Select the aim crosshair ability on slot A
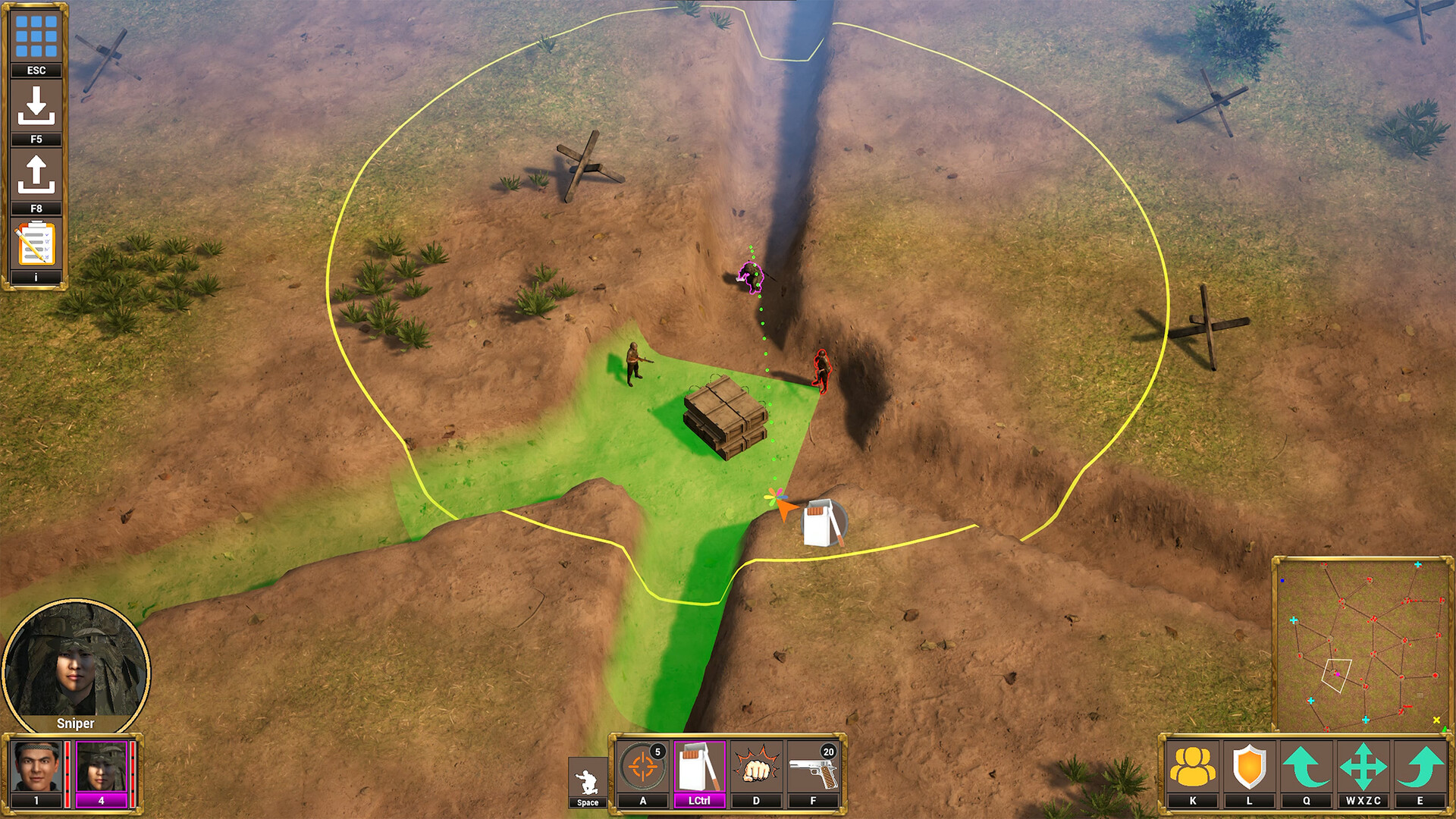The height and width of the screenshot is (819, 1456). [643, 766]
